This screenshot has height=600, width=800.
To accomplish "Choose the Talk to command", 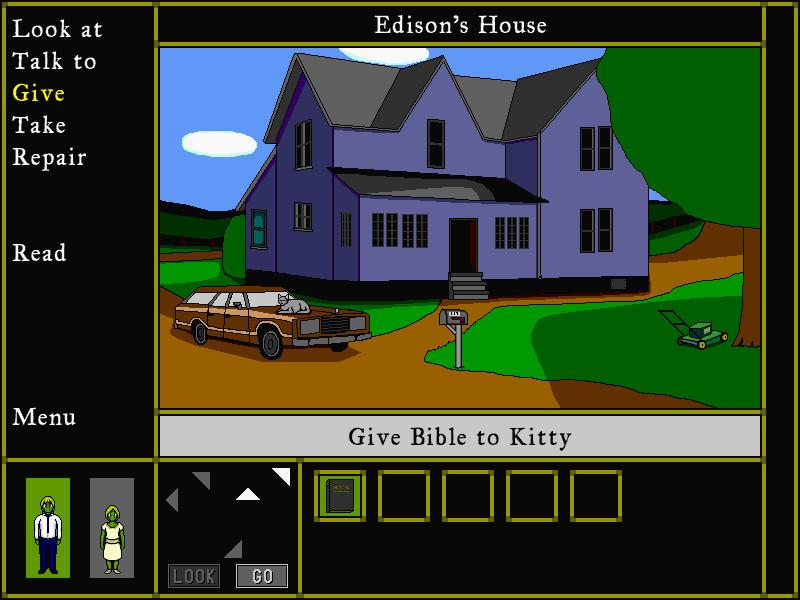I will [x=55, y=61].
